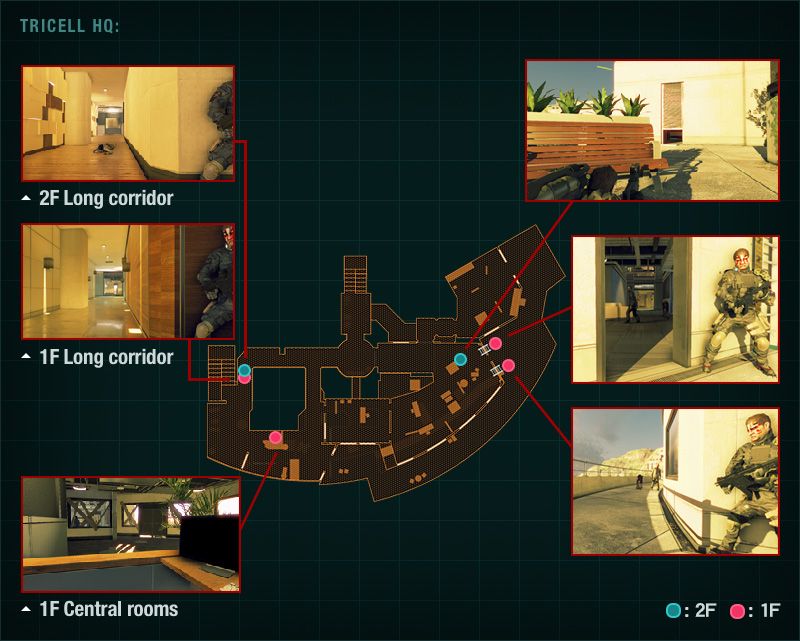Select the teal marker at the long corridor stairs
The image size is (800, 641).
pos(245,370)
